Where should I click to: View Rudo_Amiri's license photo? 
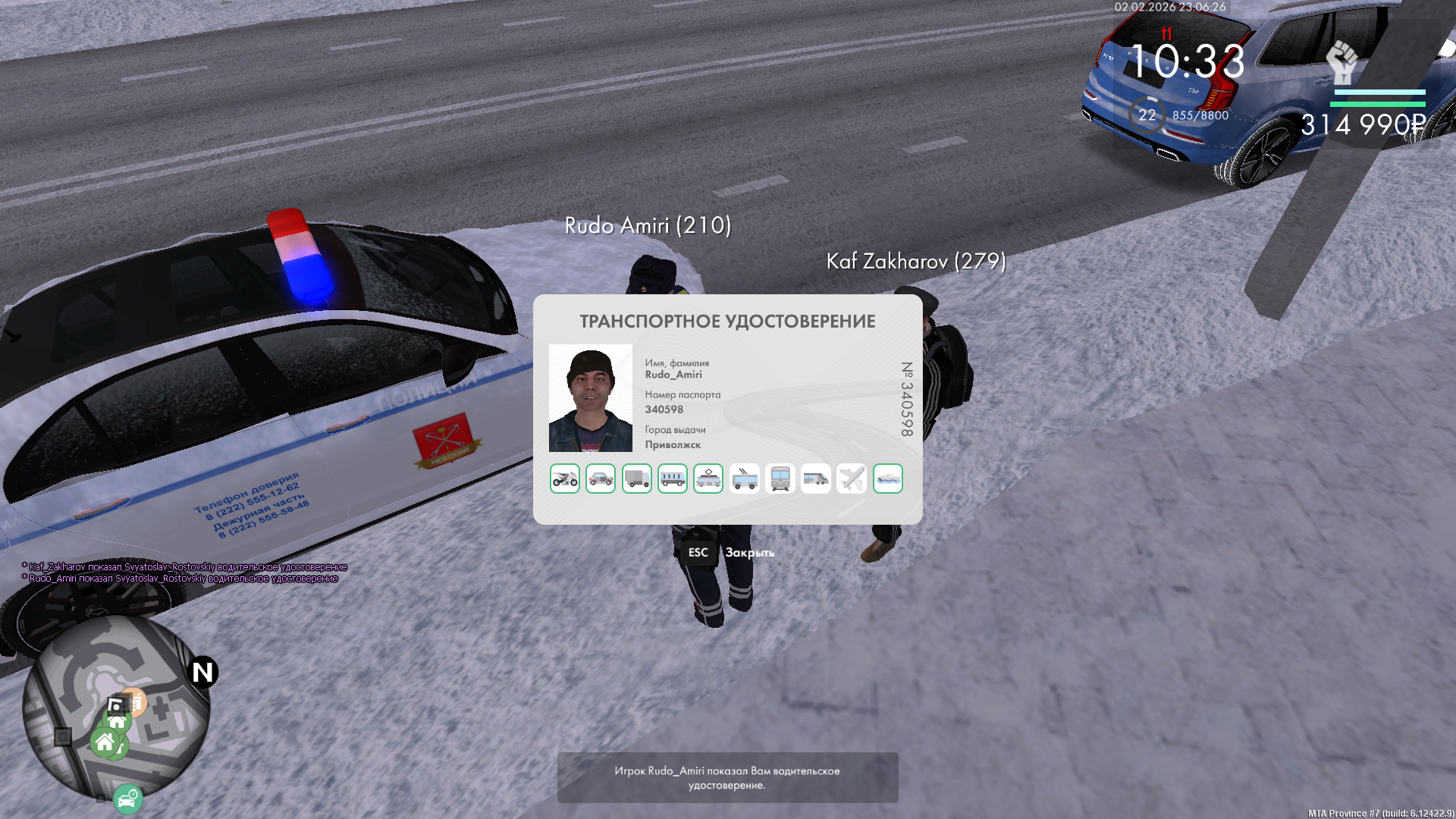coord(591,398)
